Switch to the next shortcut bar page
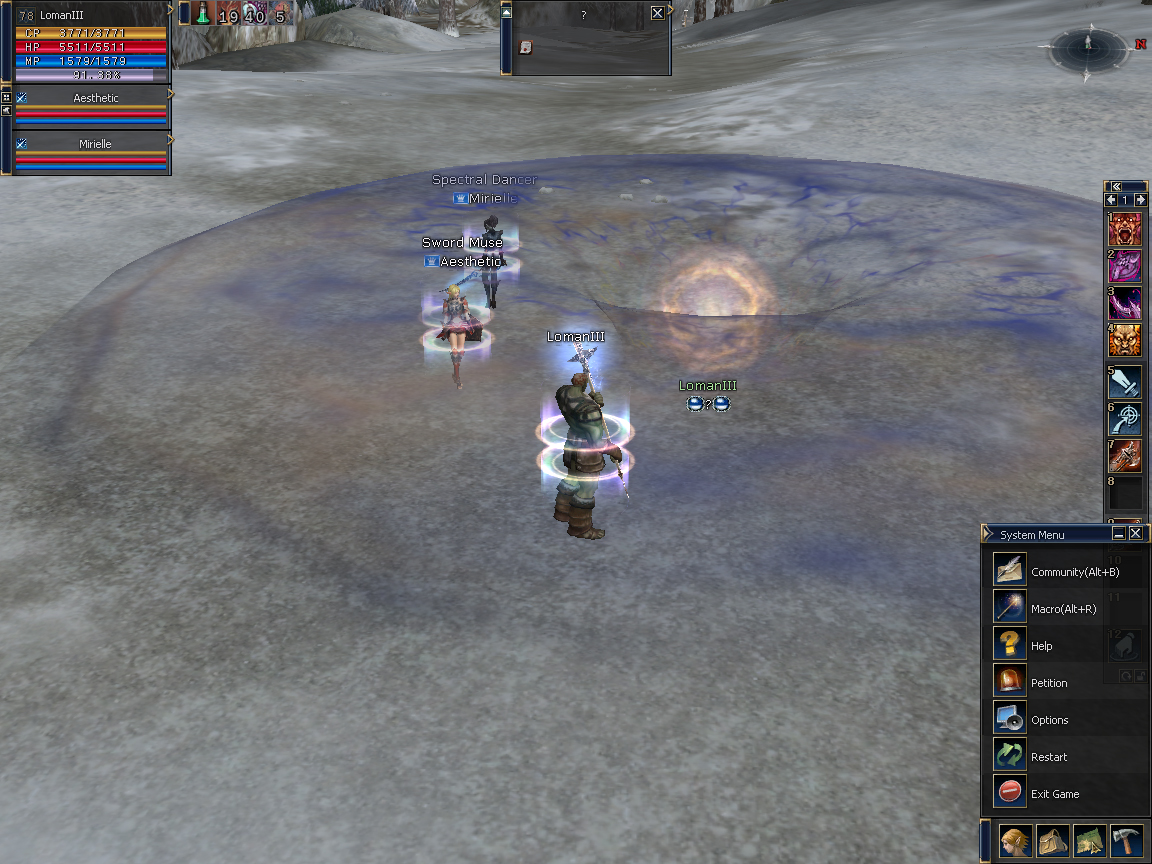Image resolution: width=1152 pixels, height=864 pixels. point(1140,200)
